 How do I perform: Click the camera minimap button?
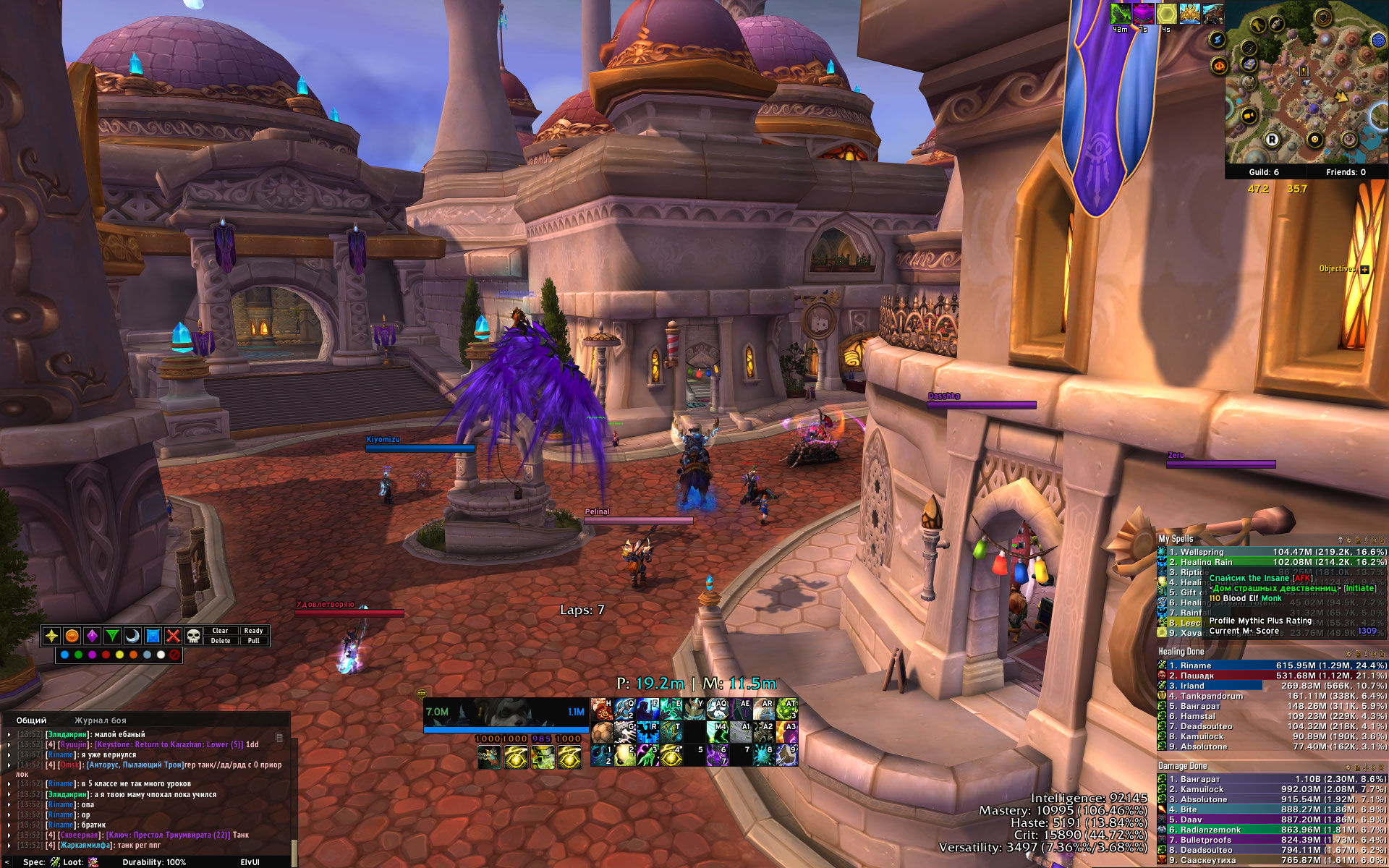point(1248,116)
